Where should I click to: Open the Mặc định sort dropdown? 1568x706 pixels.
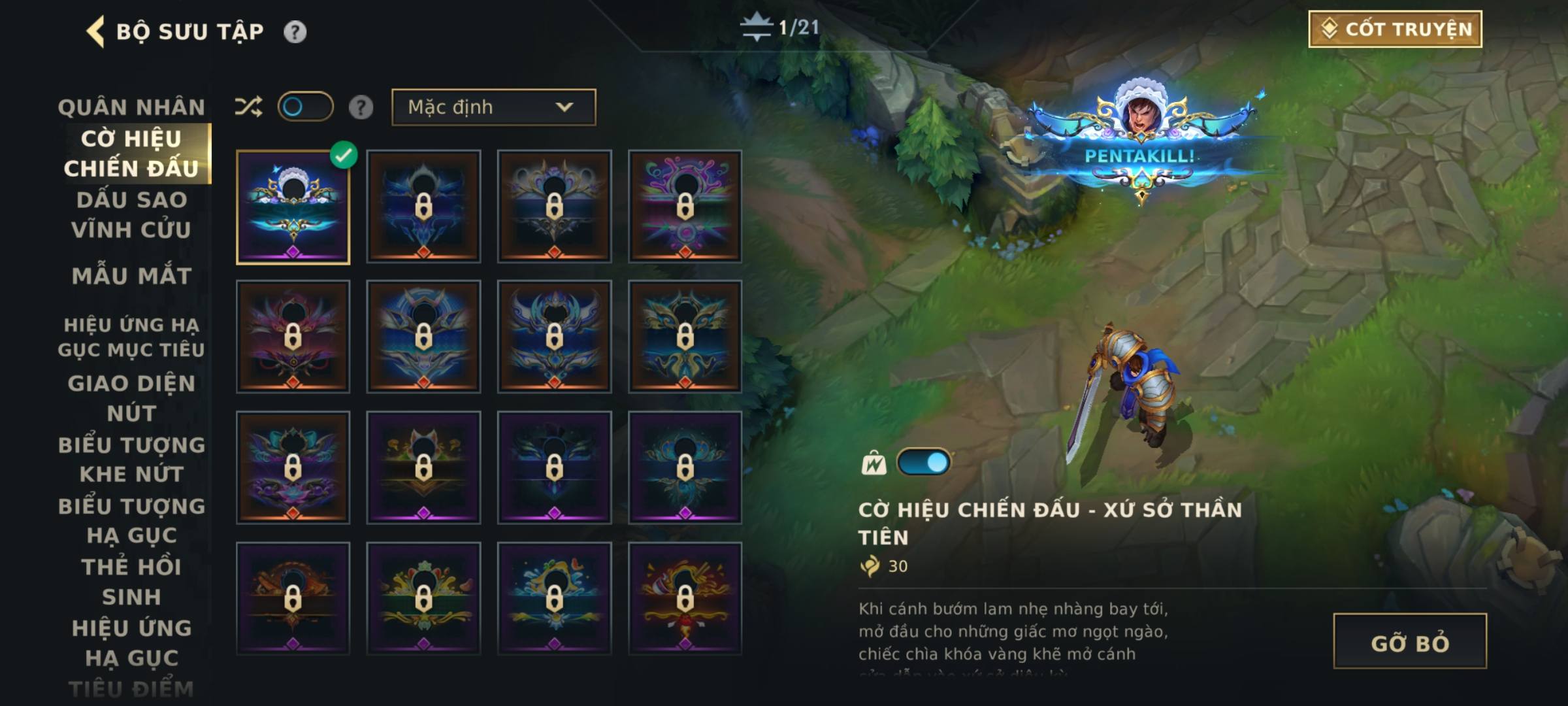click(x=493, y=107)
